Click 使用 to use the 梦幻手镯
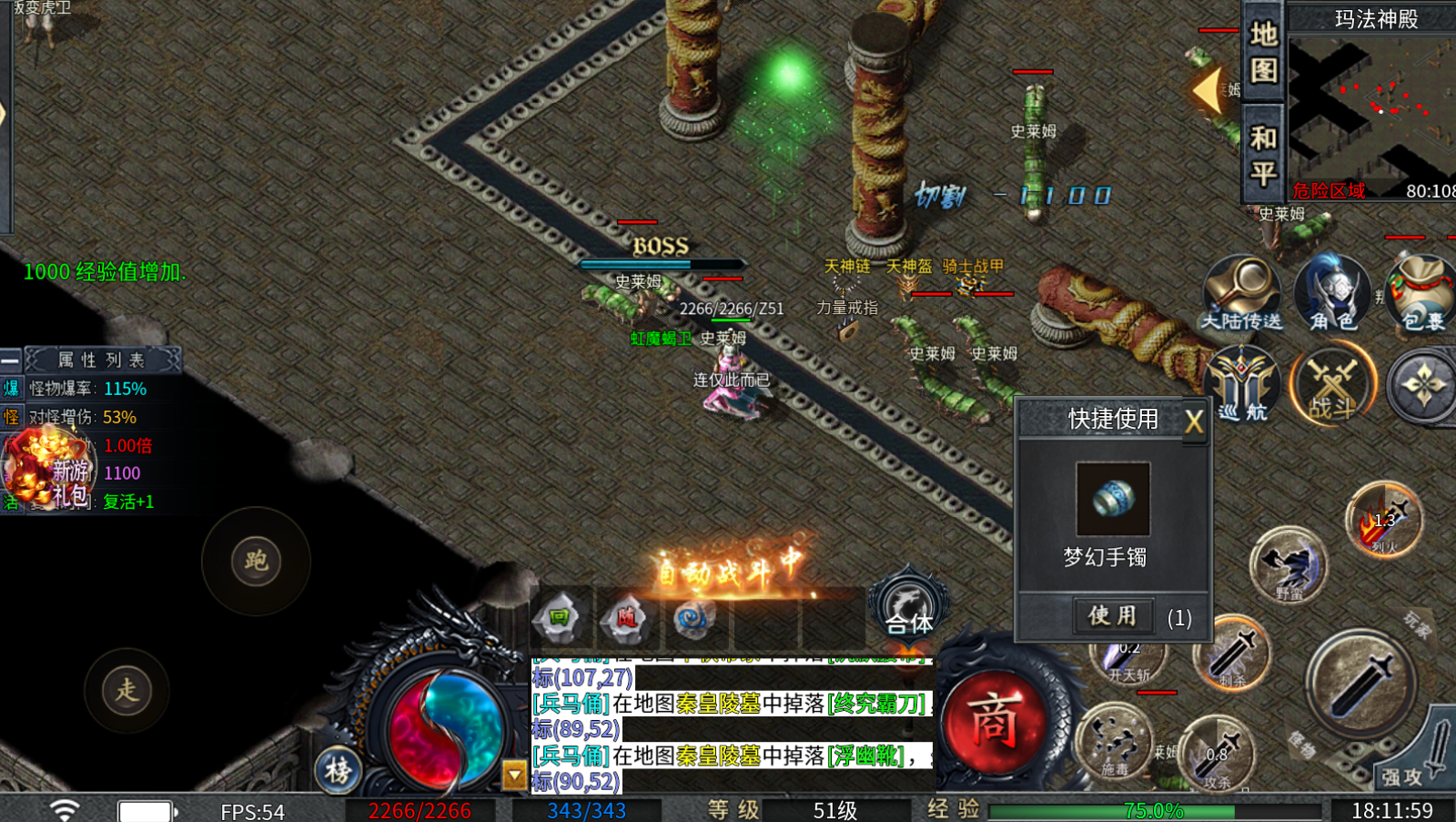Viewport: 1456px width, 822px height. [x=1113, y=616]
